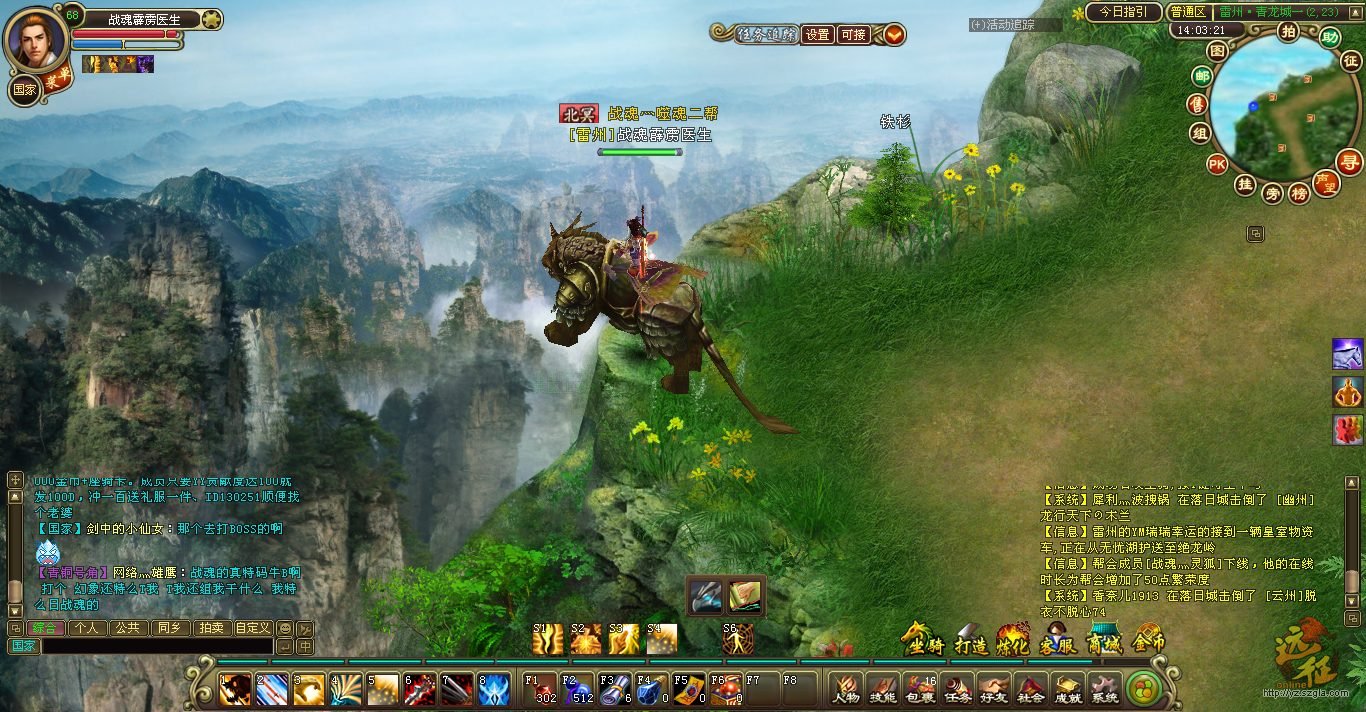Open the 人物 character panel

pos(846,688)
